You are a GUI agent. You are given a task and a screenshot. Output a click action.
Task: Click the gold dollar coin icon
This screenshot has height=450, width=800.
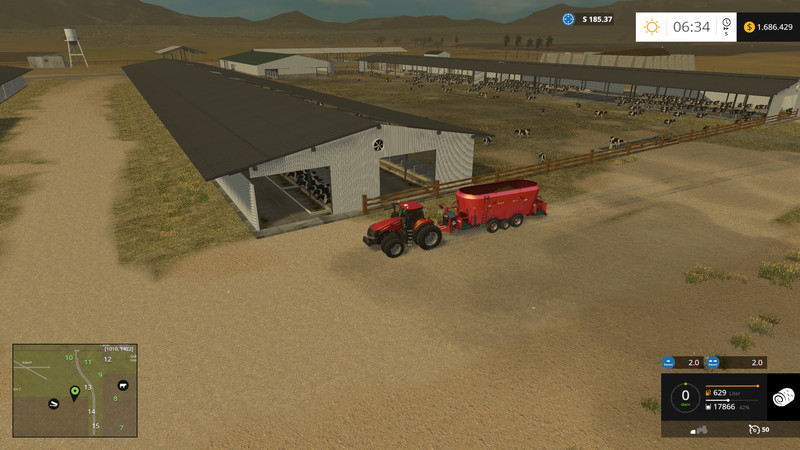tap(749, 27)
